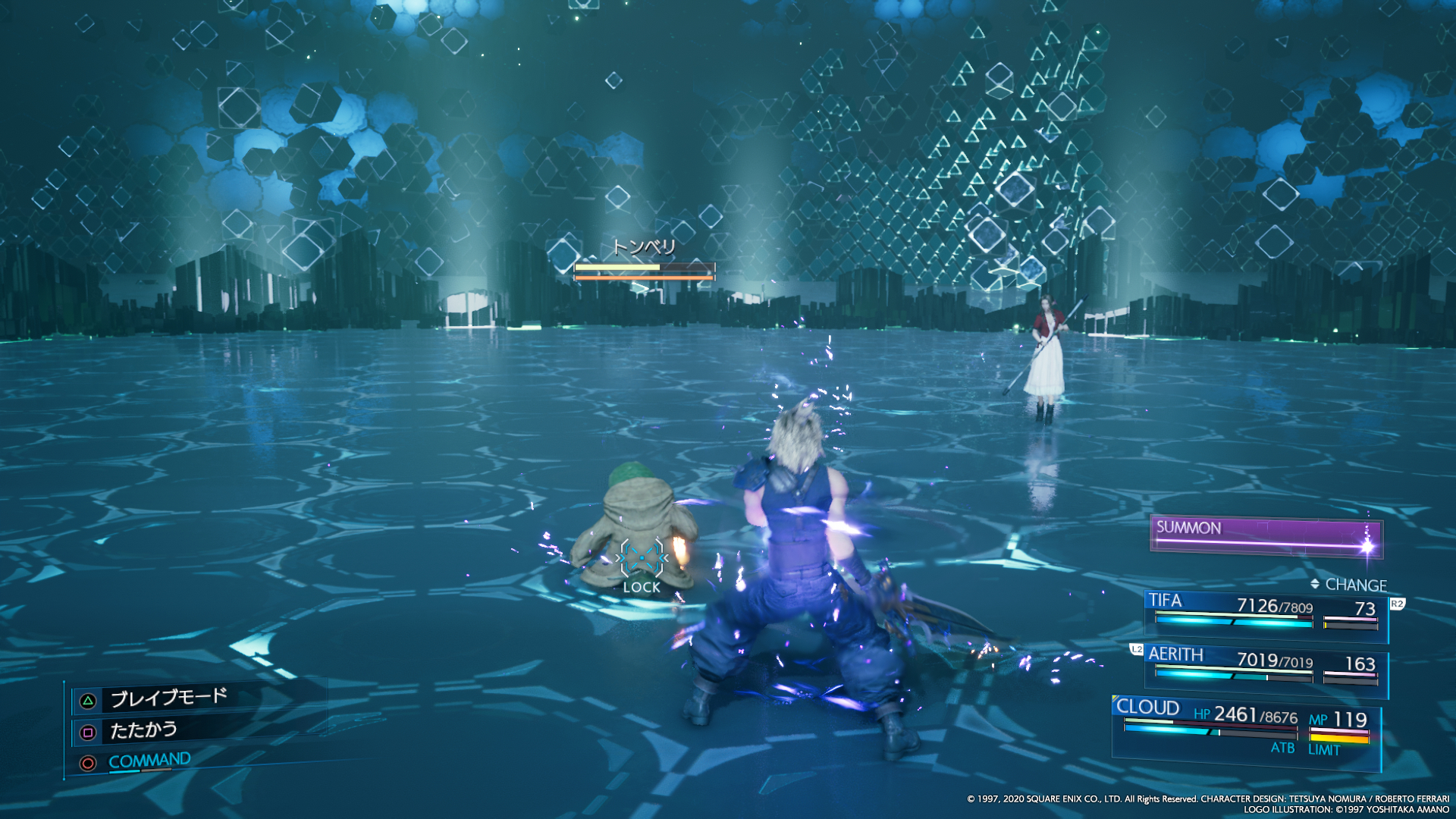Switch to Tifa's party row
The image size is (1456, 819).
point(1265,612)
